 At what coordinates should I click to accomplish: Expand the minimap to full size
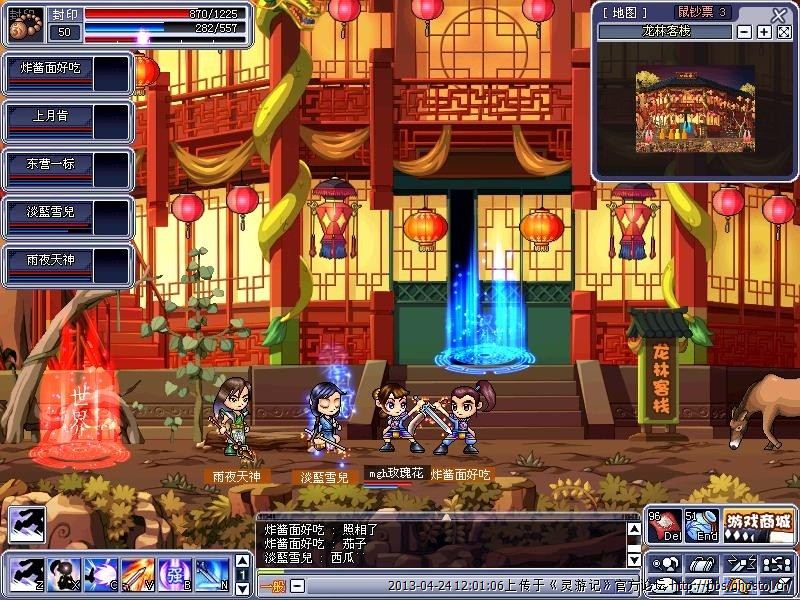[783, 32]
